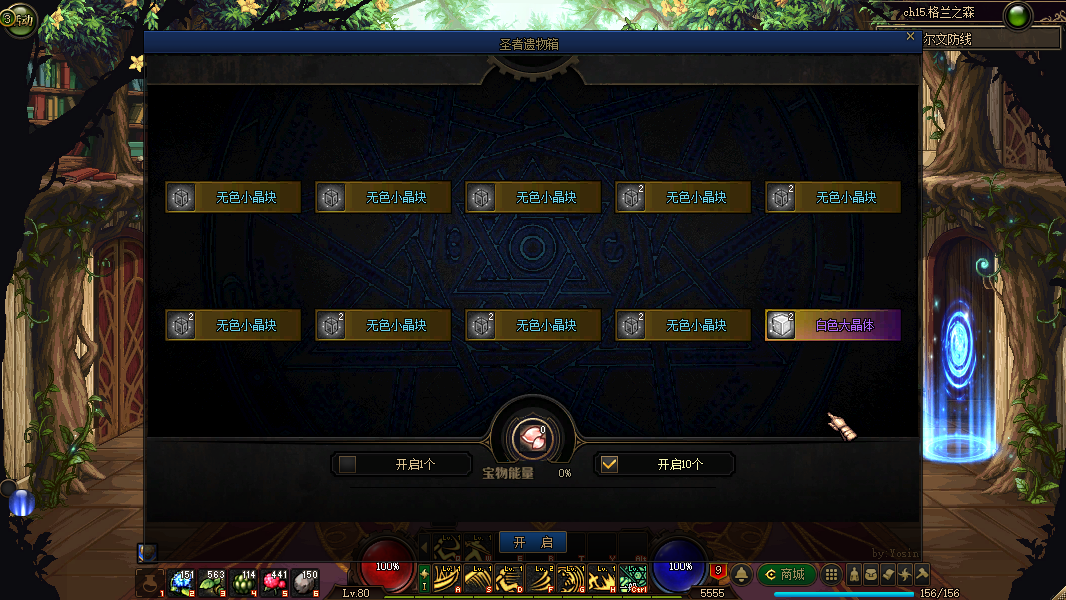
Task: Toggle the 开启10个 checkbox
Action: coord(609,464)
